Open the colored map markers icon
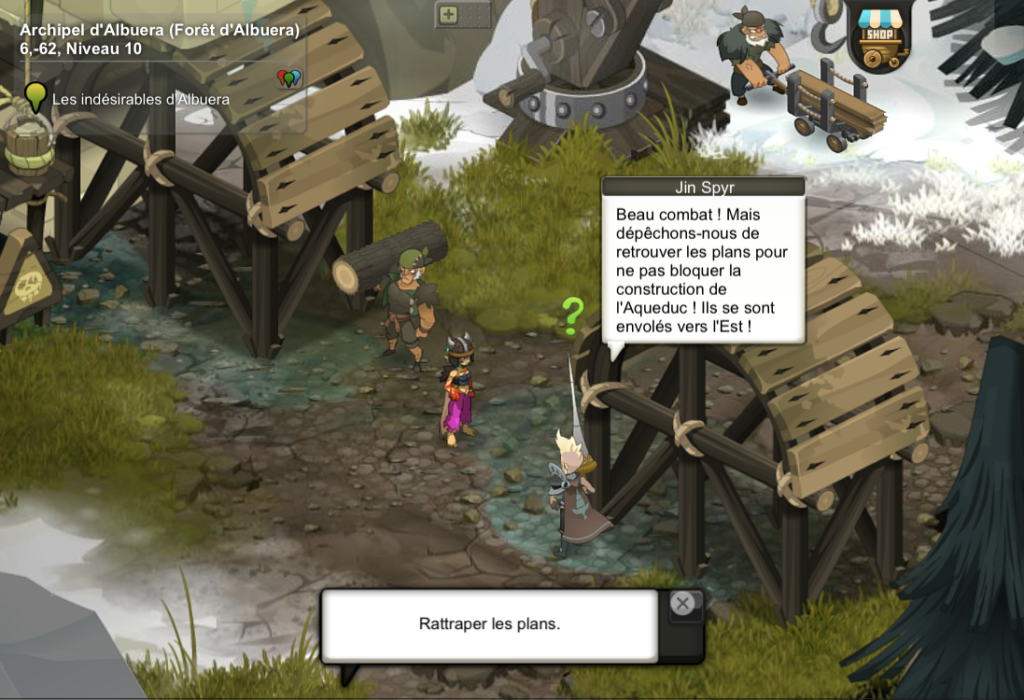This screenshot has width=1024, height=700. [289, 78]
